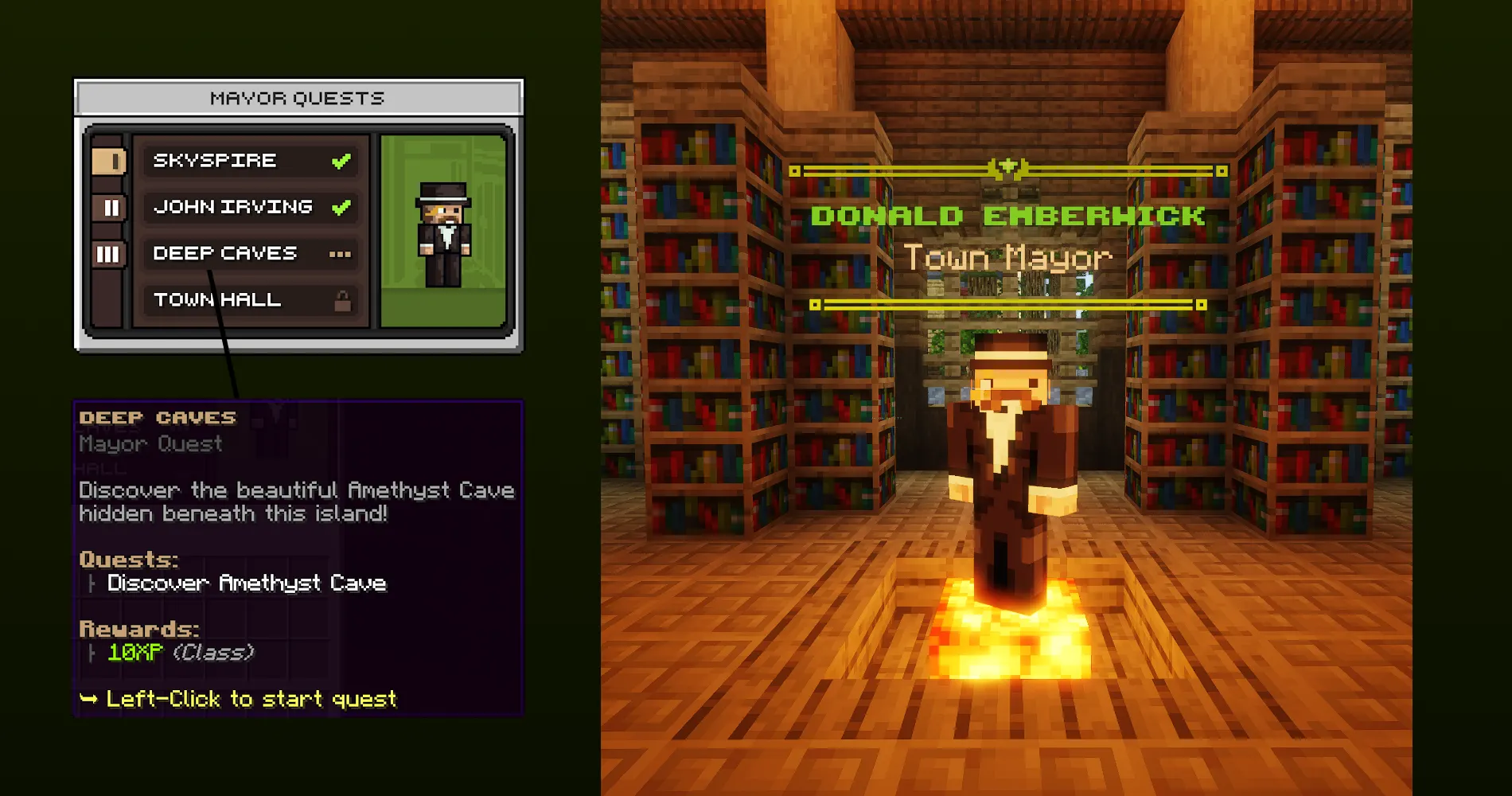Click the ellipsis icon on the Deep Caves quest

pos(341,253)
